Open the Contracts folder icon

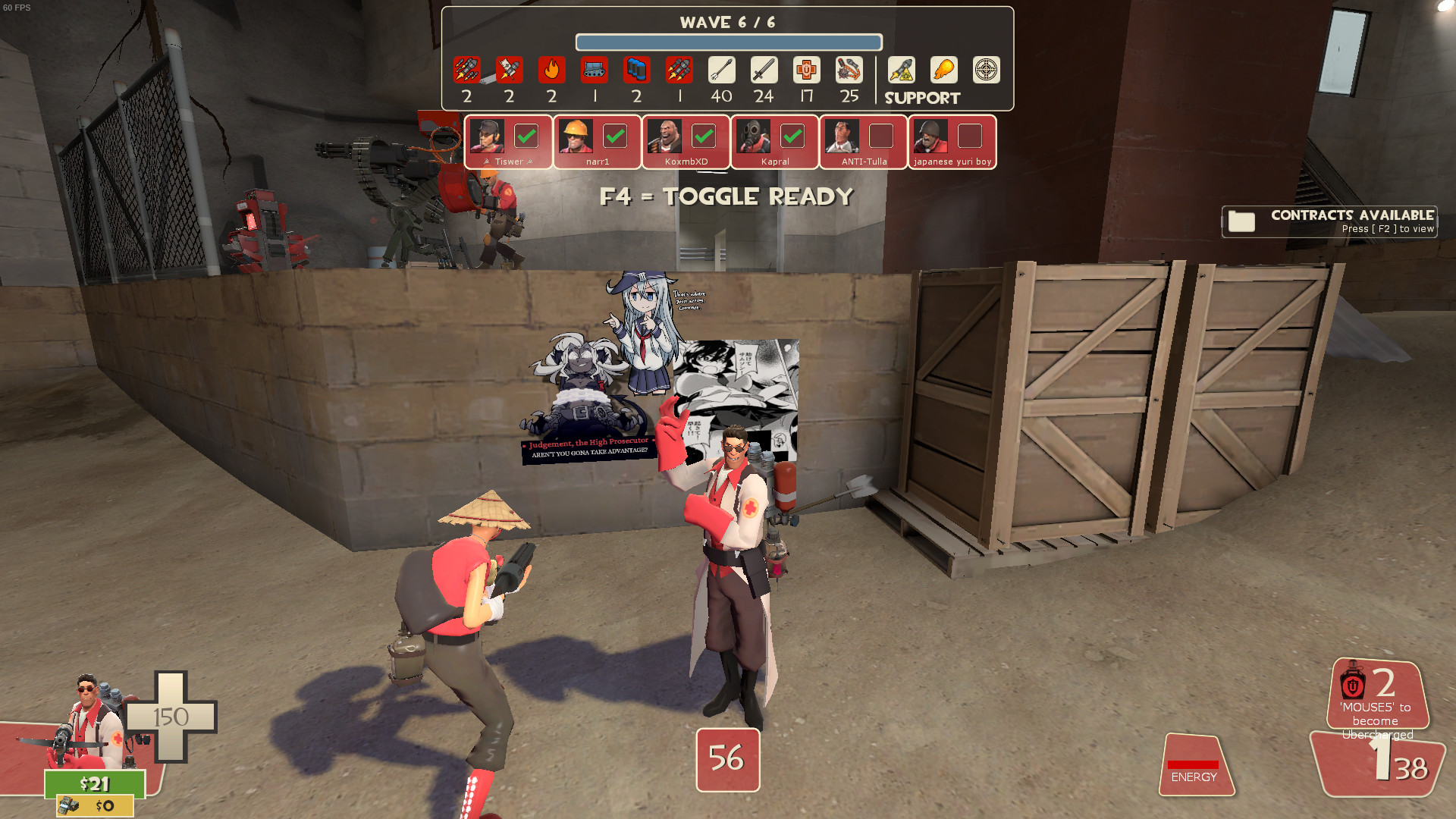[x=1244, y=221]
